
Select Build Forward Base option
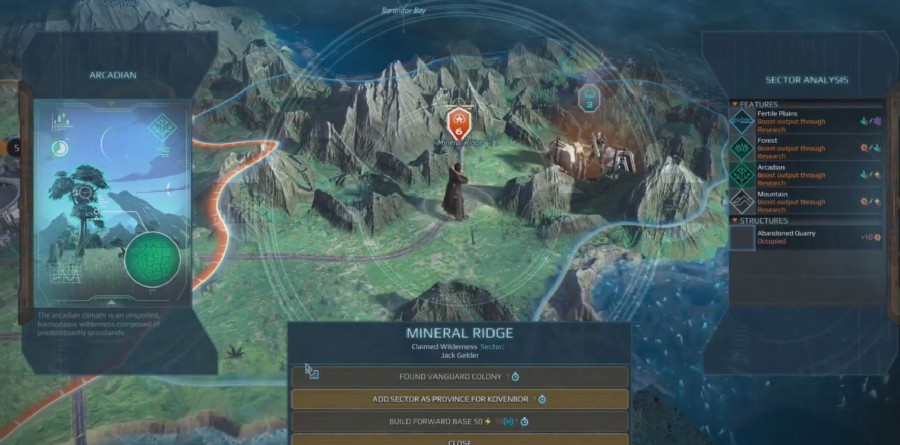(x=460, y=421)
